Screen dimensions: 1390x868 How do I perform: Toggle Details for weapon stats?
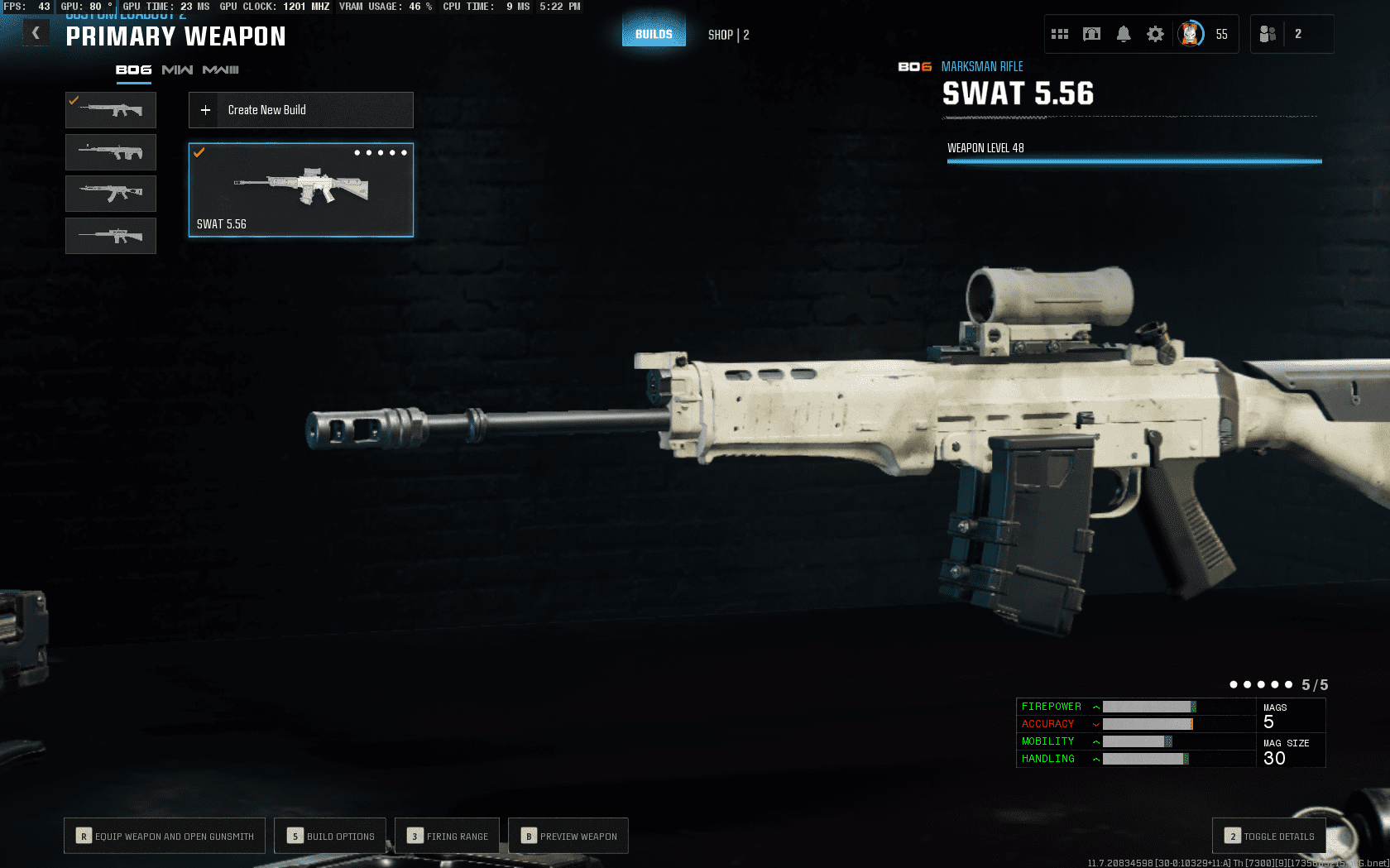click(1269, 836)
